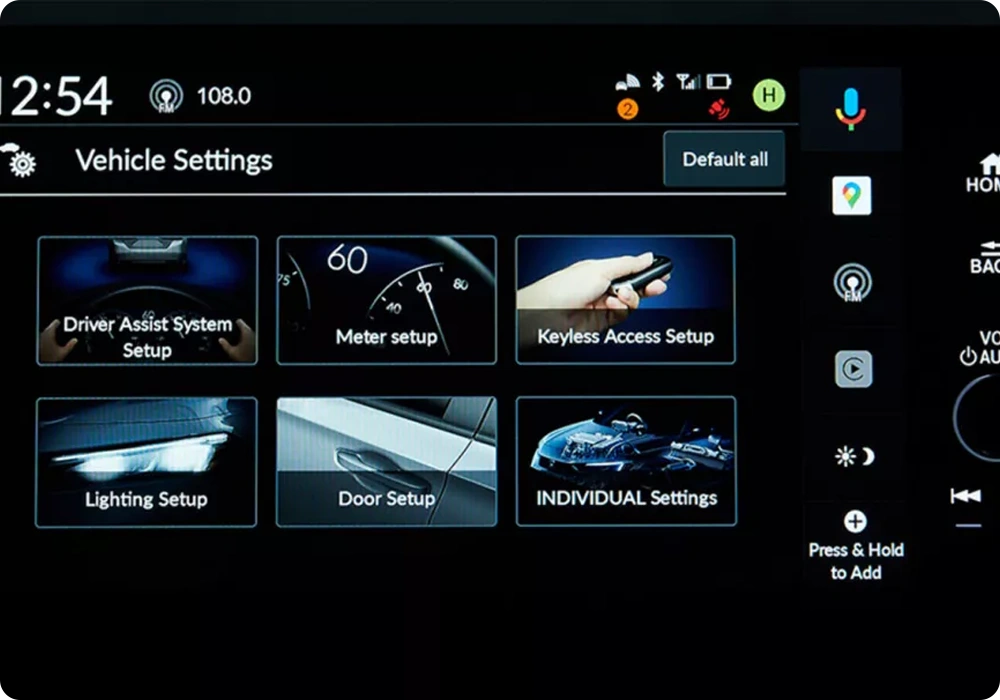
Task: Open INDIVIDUAL Settings
Action: click(626, 462)
